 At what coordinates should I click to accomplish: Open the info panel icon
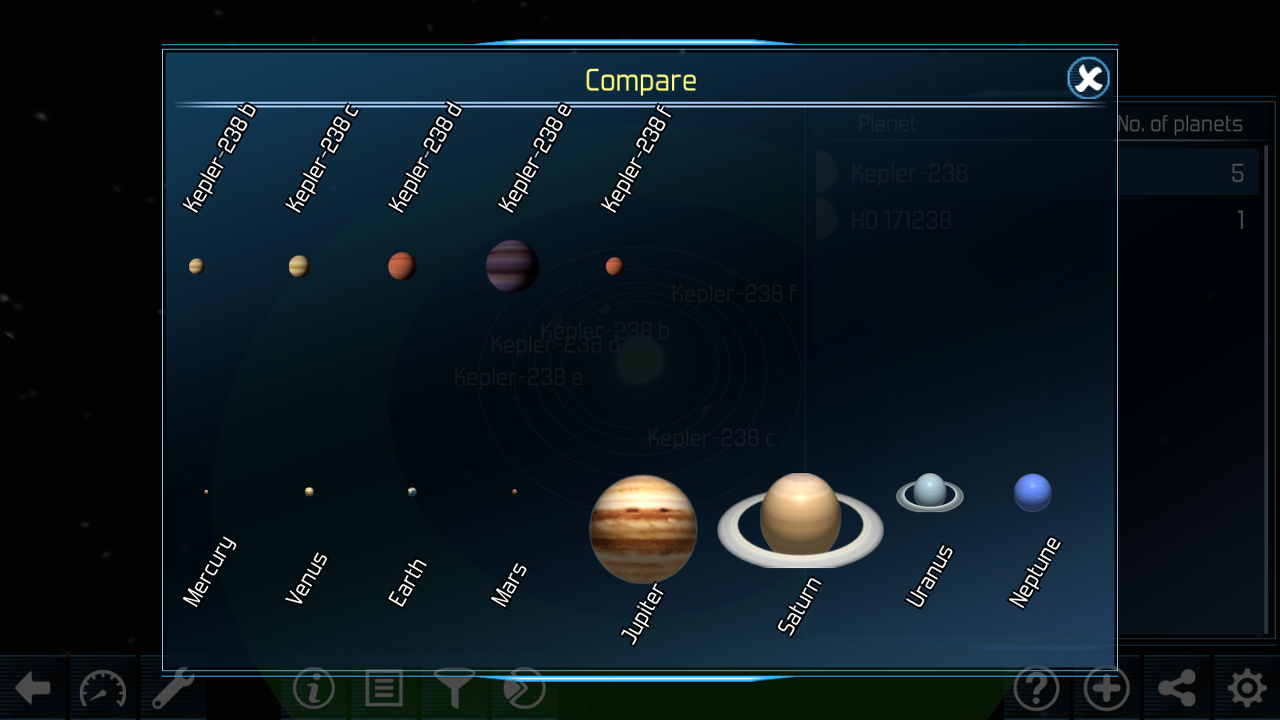click(312, 689)
